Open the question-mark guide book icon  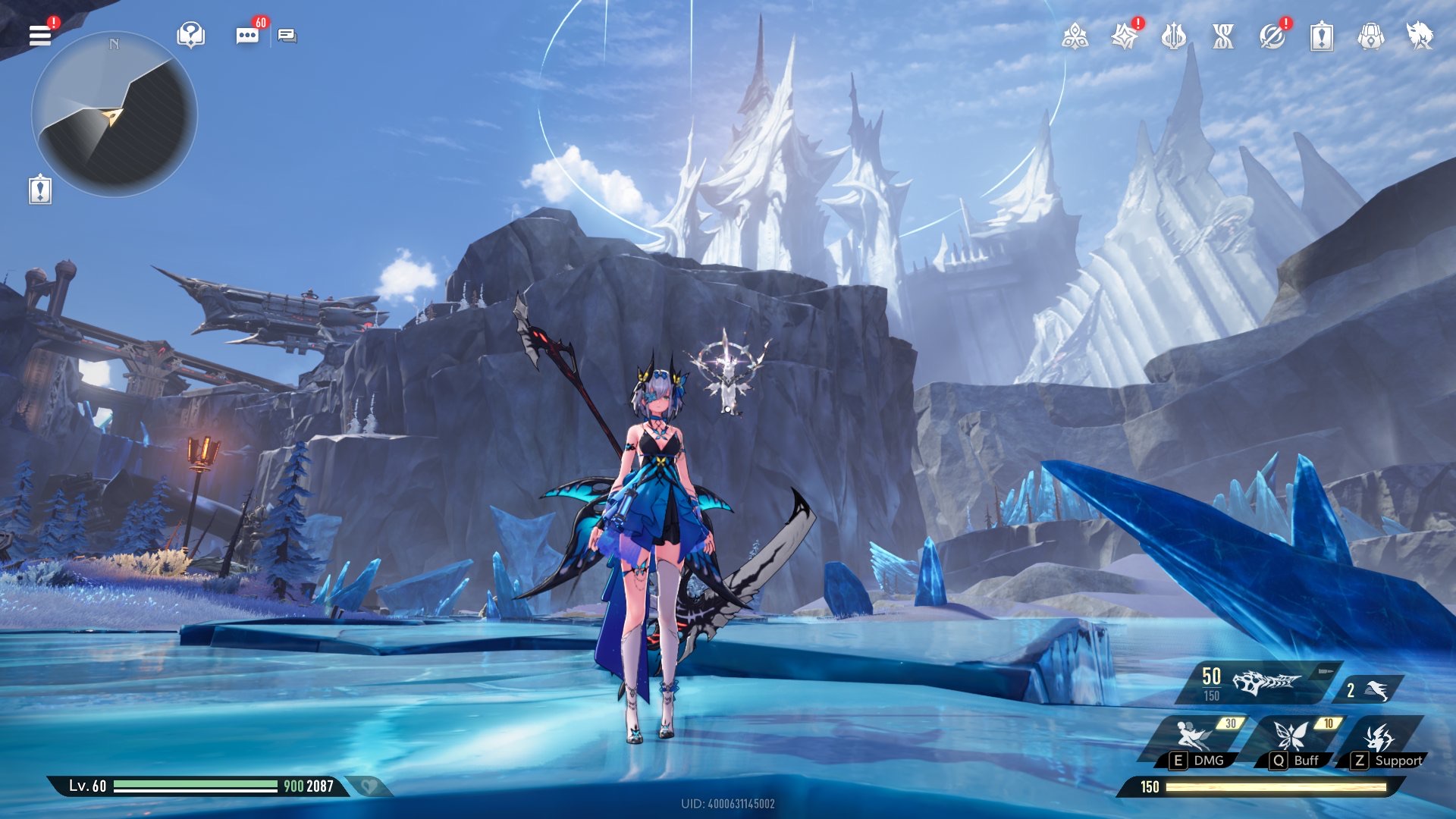point(190,35)
